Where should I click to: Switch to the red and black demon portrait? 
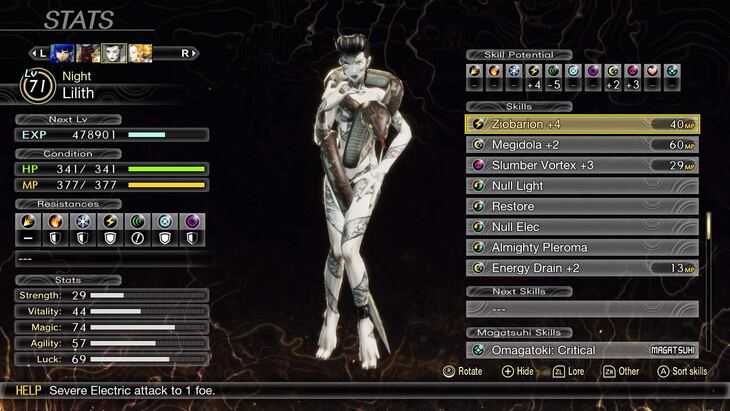[x=87, y=52]
